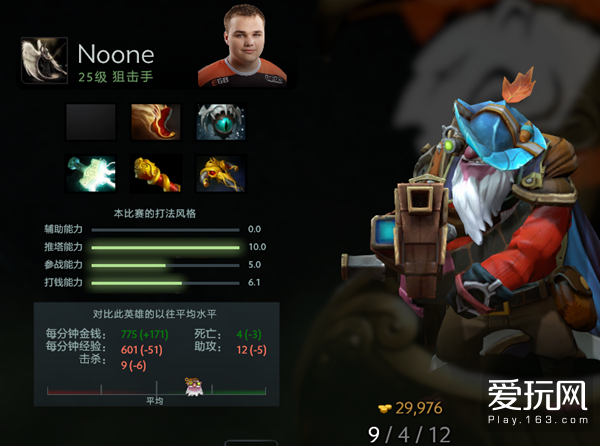Inspect the Eye of Skadi item

pyautogui.click(x=221, y=122)
